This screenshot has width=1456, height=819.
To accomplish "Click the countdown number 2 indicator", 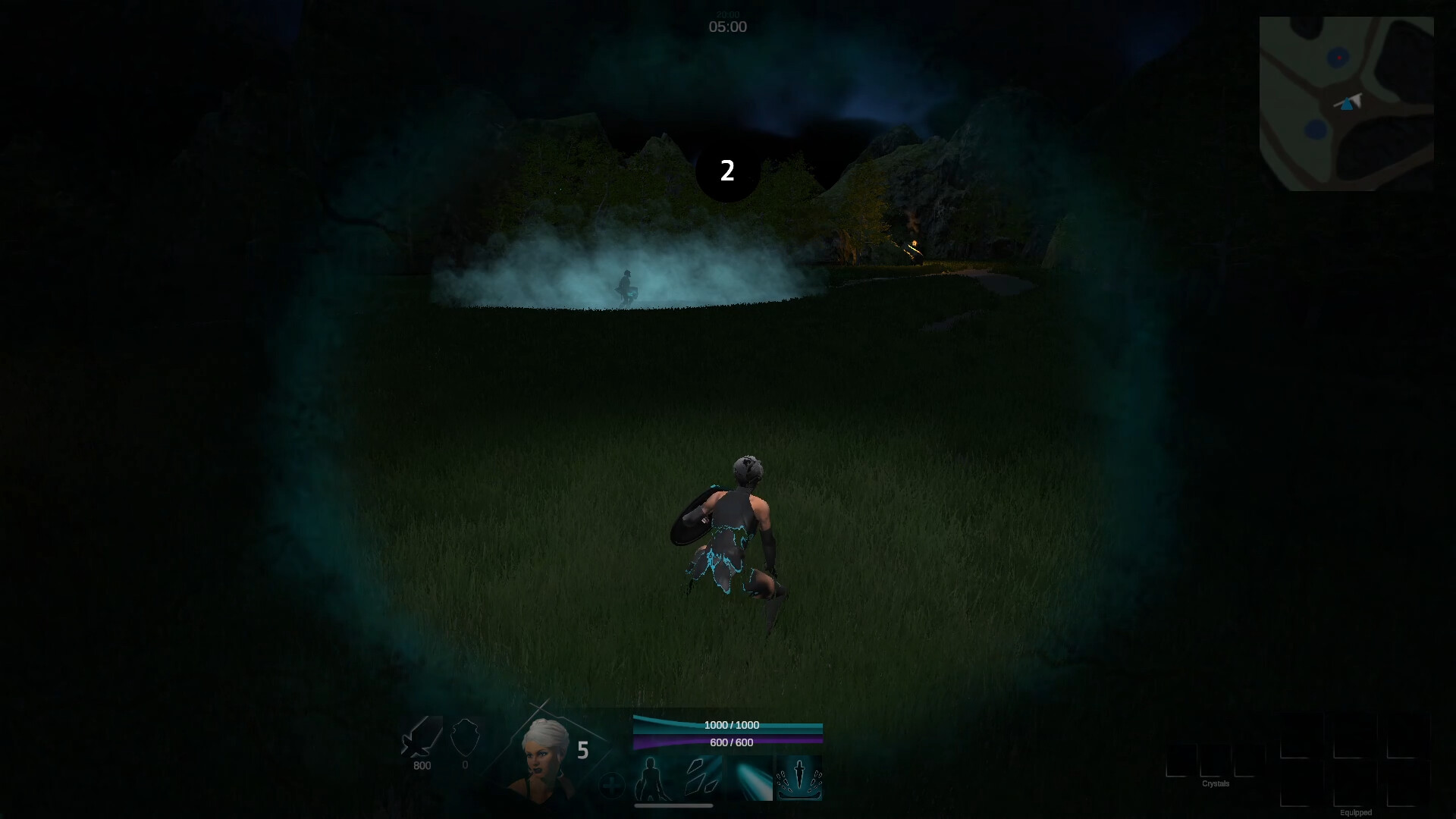I will point(728,171).
